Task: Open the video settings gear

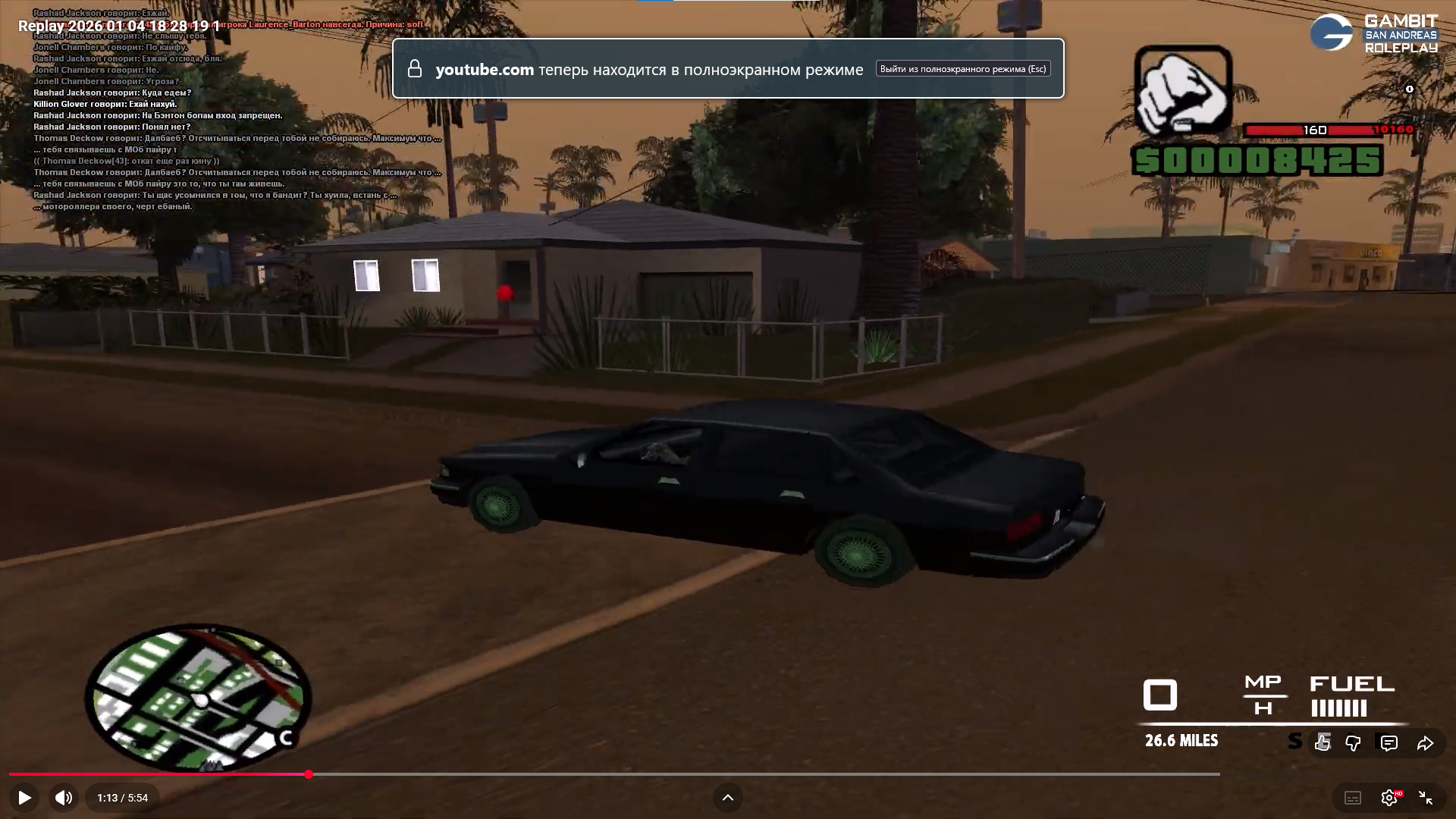Action: 1389,798
